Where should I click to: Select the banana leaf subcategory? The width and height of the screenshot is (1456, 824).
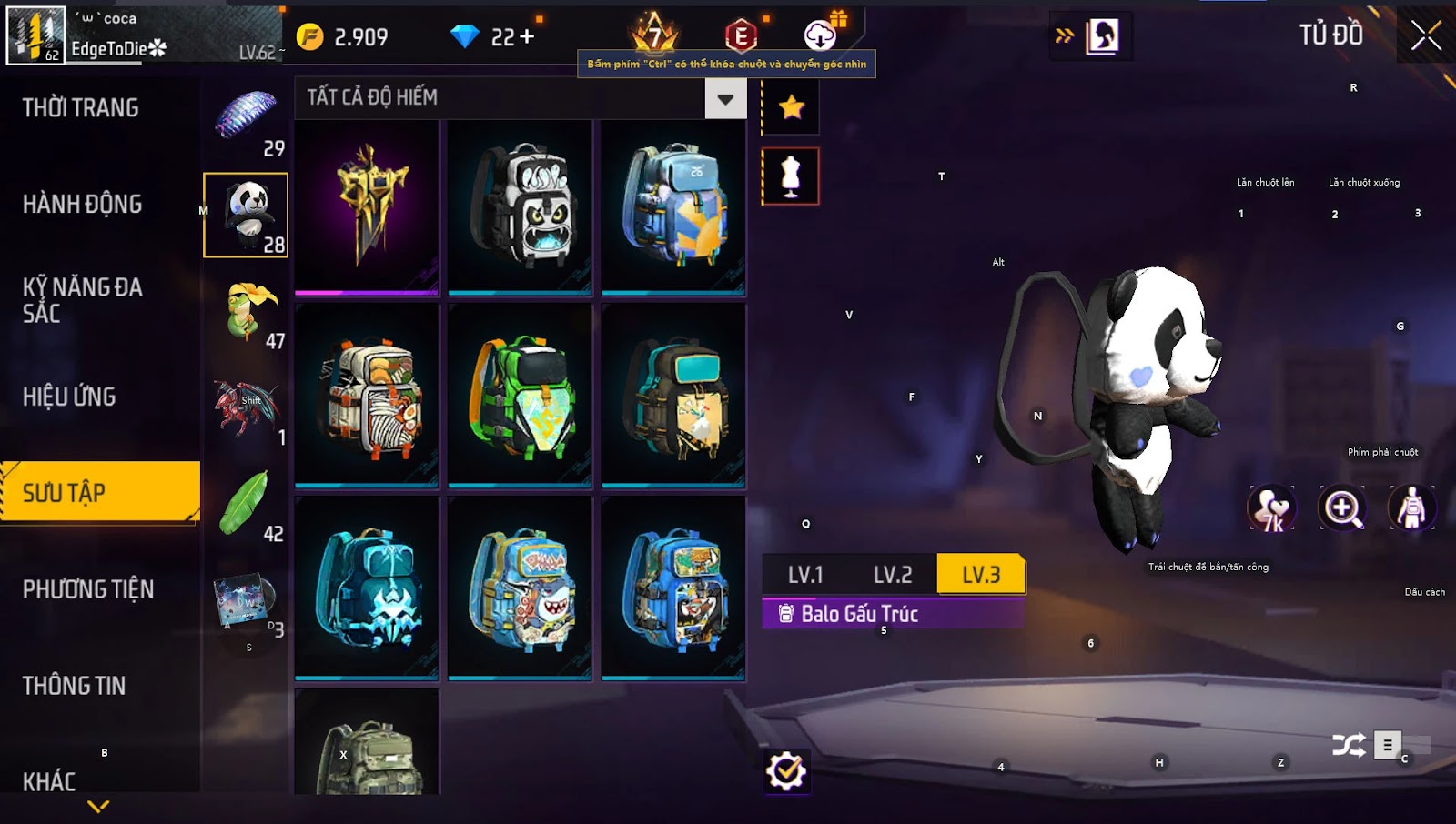[246, 505]
